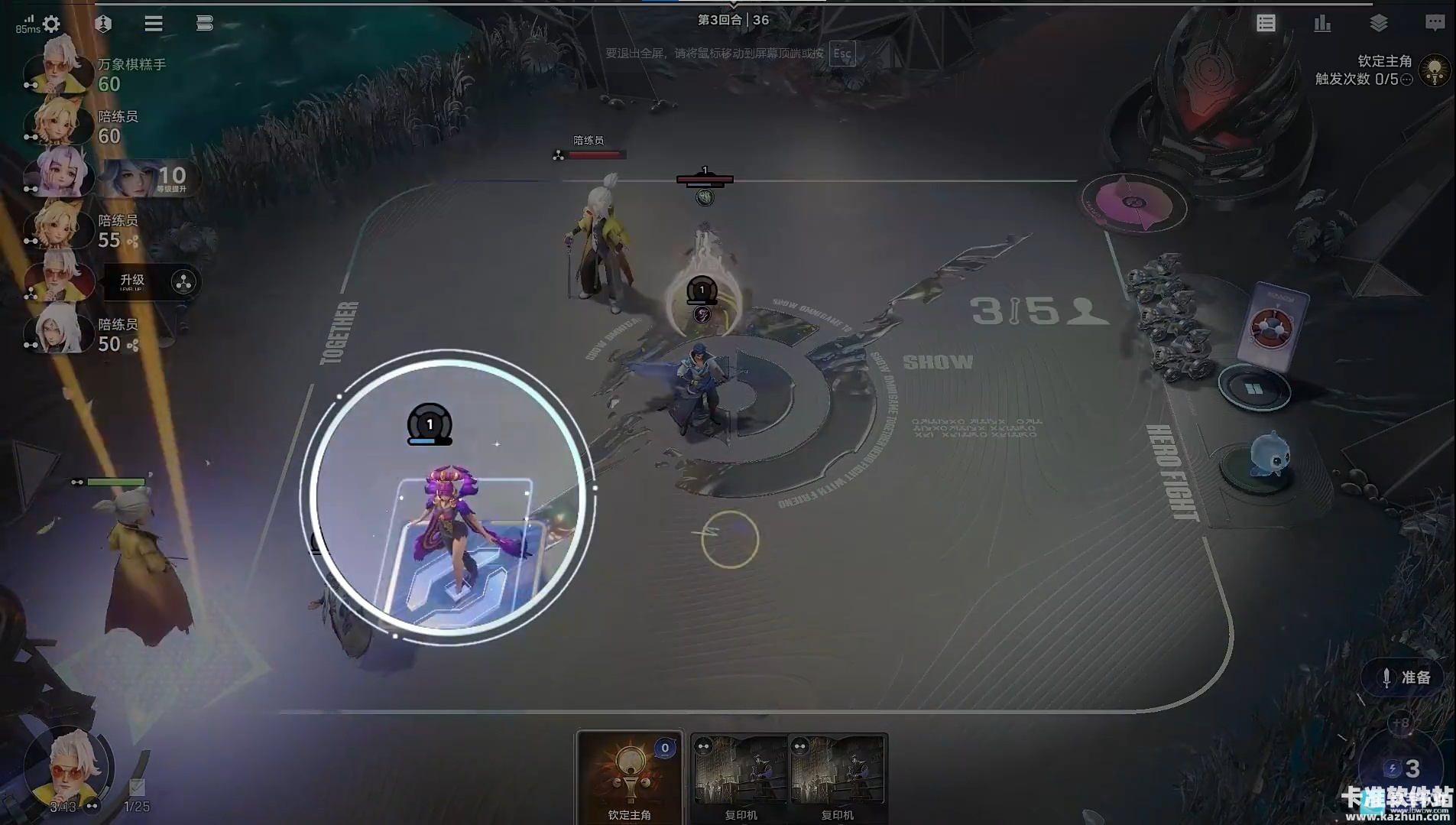Choose the 钦定主角 card
The width and height of the screenshot is (1456, 825).
point(629,776)
